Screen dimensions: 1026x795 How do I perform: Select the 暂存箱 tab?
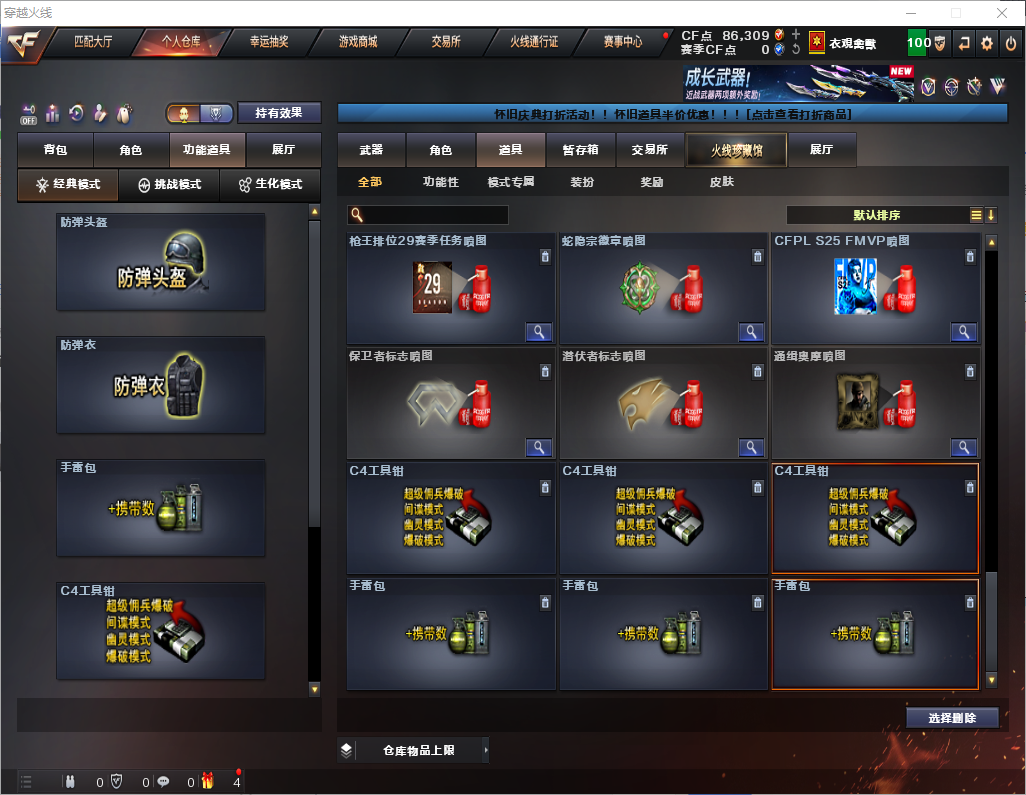[580, 150]
